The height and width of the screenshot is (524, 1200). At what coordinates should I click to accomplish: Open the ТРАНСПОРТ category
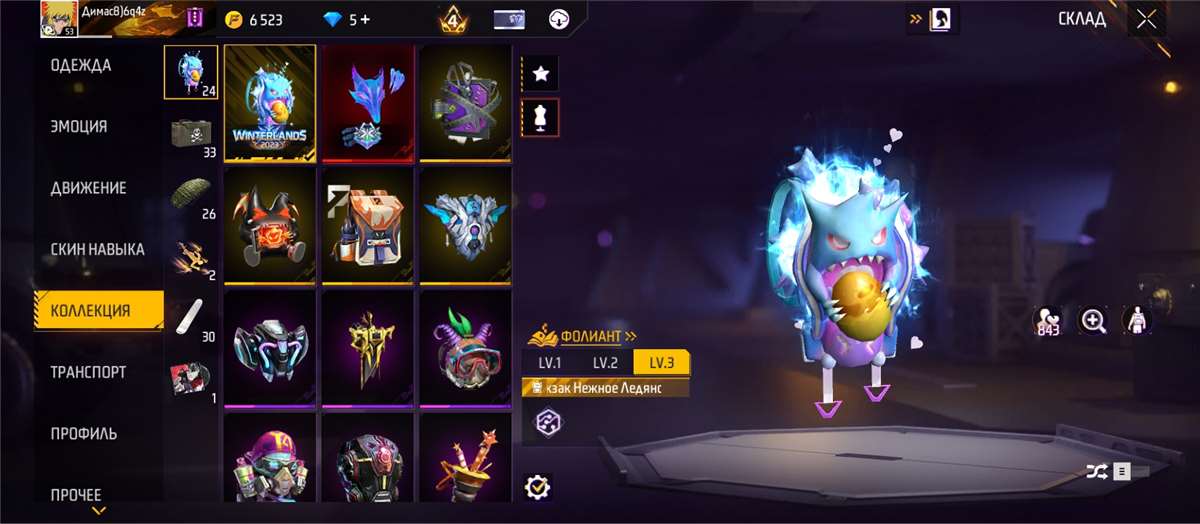point(88,372)
